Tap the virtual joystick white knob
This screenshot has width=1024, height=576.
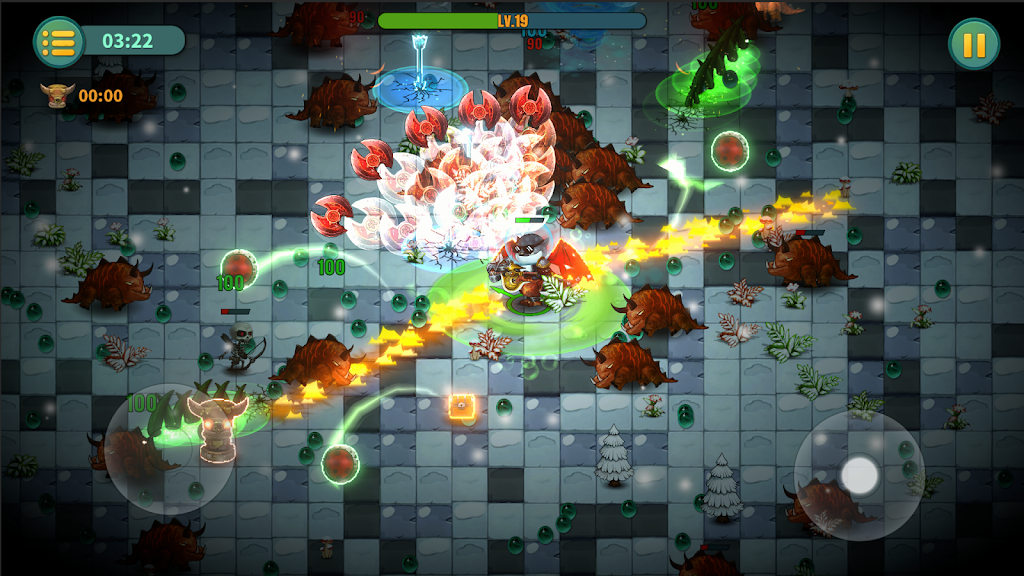coord(859,476)
